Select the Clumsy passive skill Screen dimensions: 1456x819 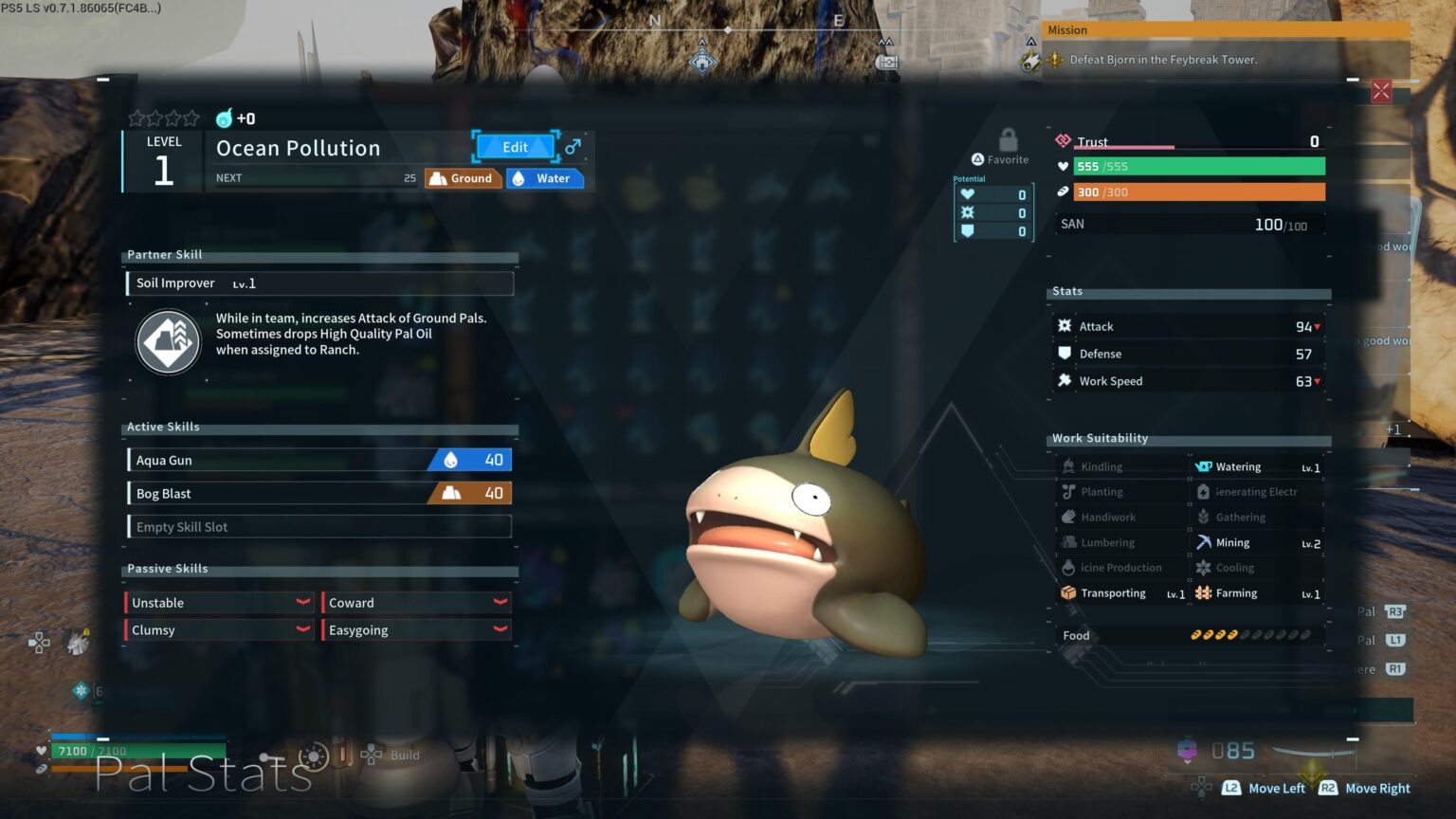219,630
